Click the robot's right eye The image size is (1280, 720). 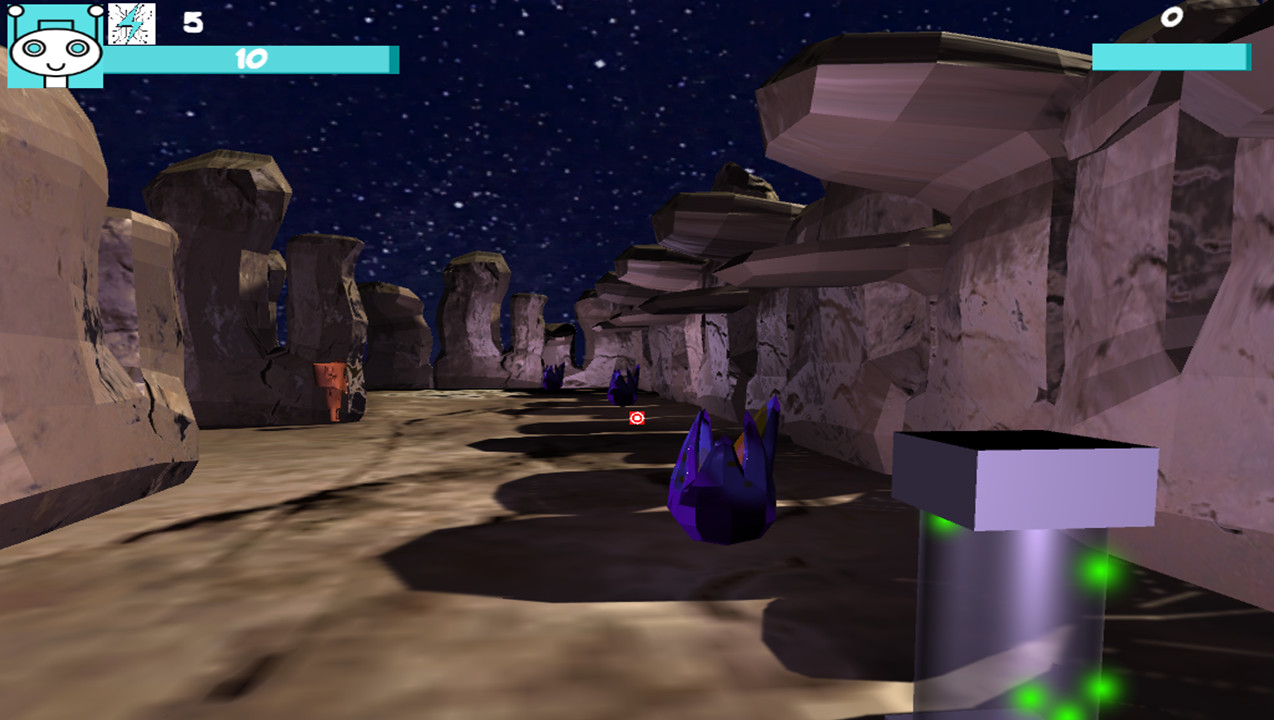[x=75, y=46]
